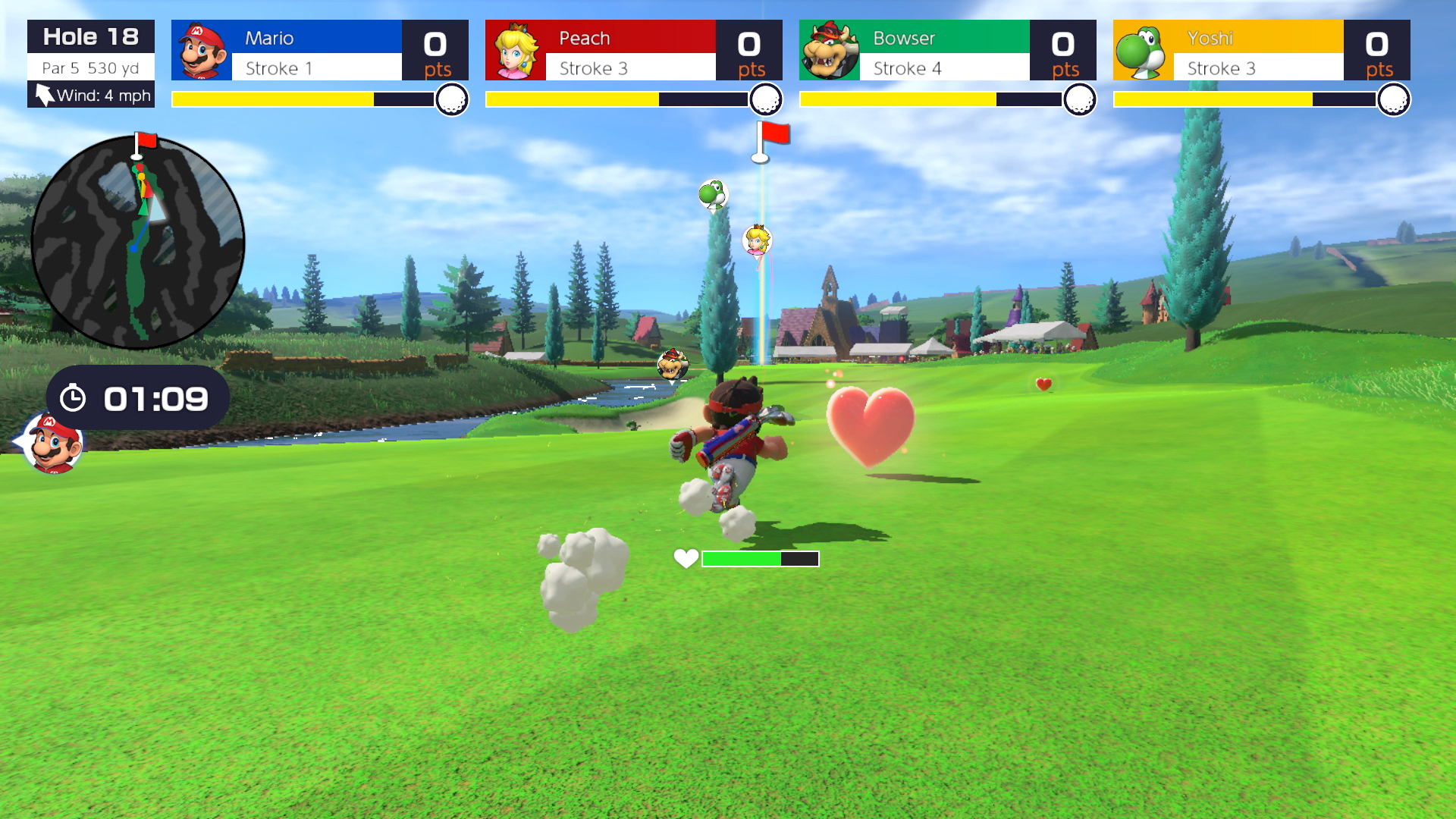Click the Bowser ball position marker
The height and width of the screenshot is (819, 1456).
tap(672, 366)
